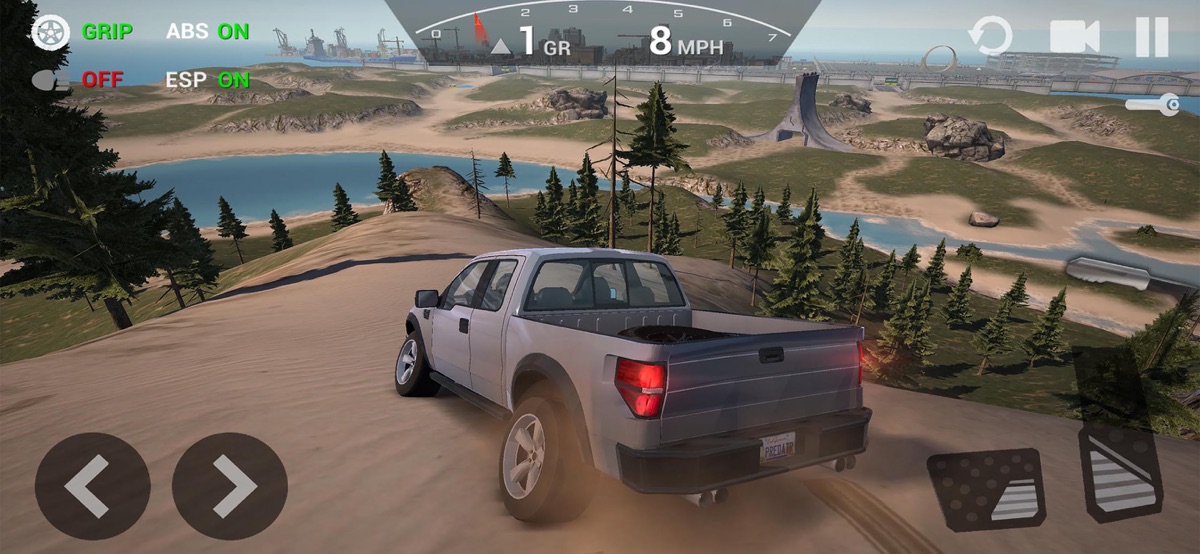Viewport: 1200px width, 554px height.
Task: Pause the game
Action: [1151, 37]
